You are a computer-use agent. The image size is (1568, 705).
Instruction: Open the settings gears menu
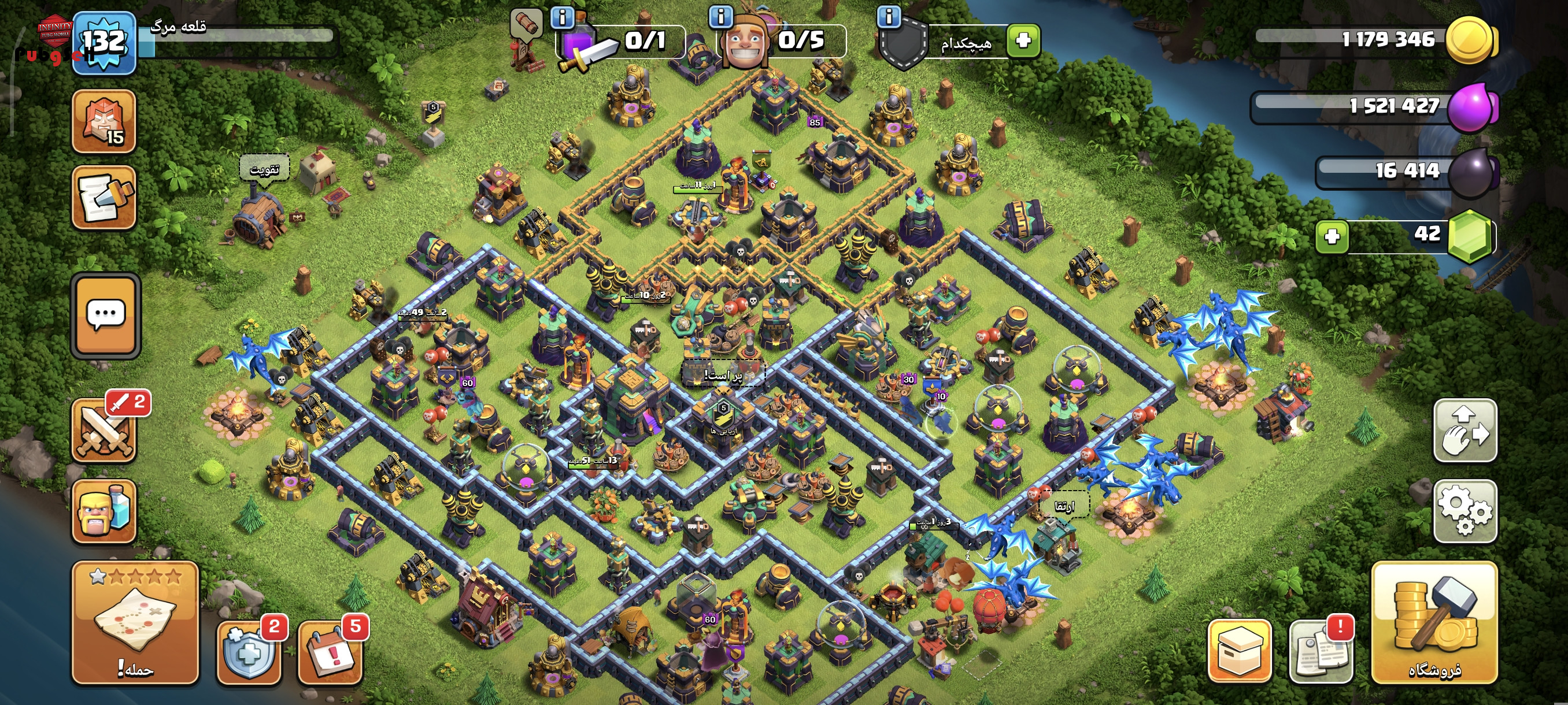click(1465, 510)
